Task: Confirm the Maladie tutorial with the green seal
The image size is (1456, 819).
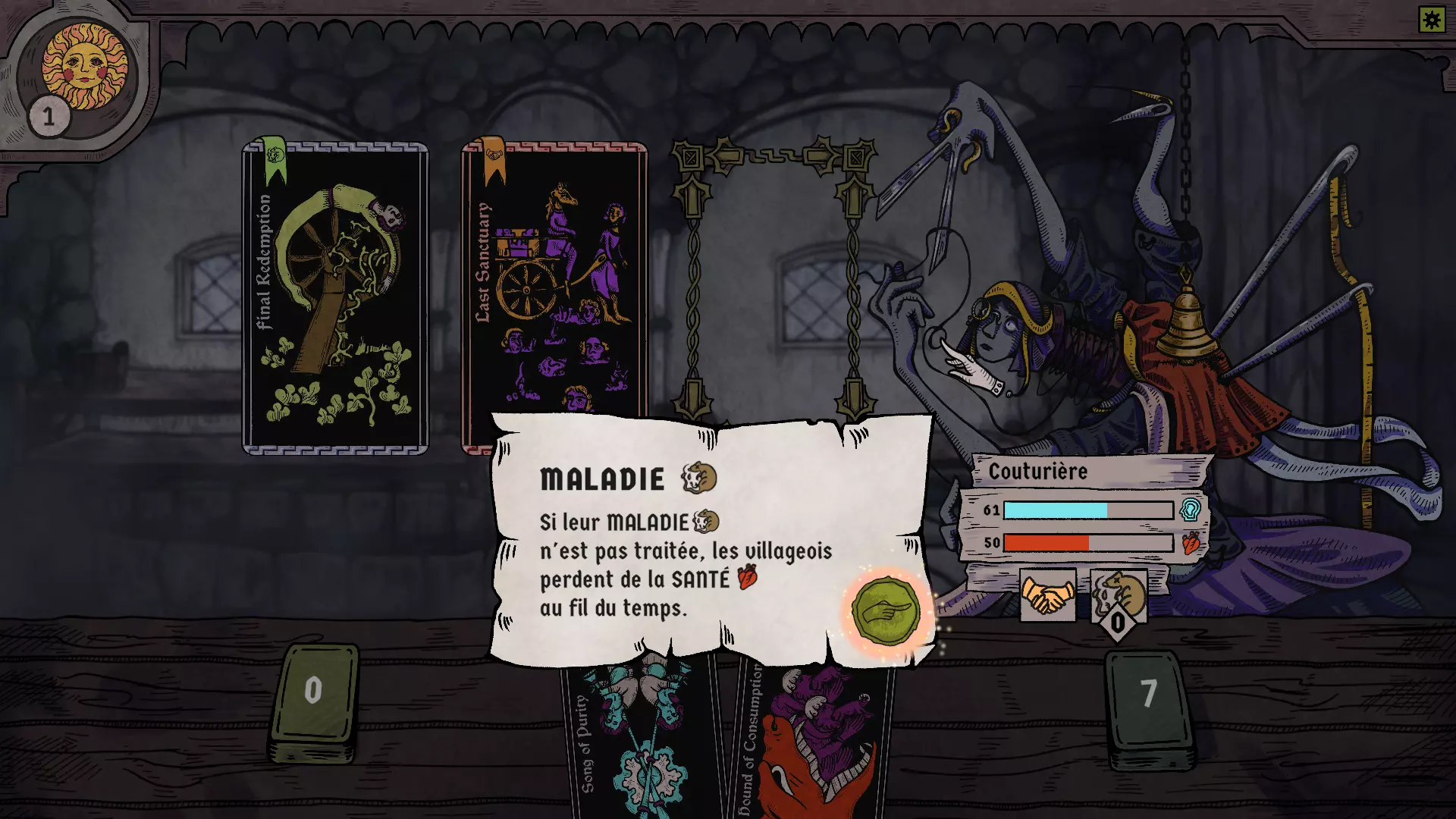Action: (885, 611)
